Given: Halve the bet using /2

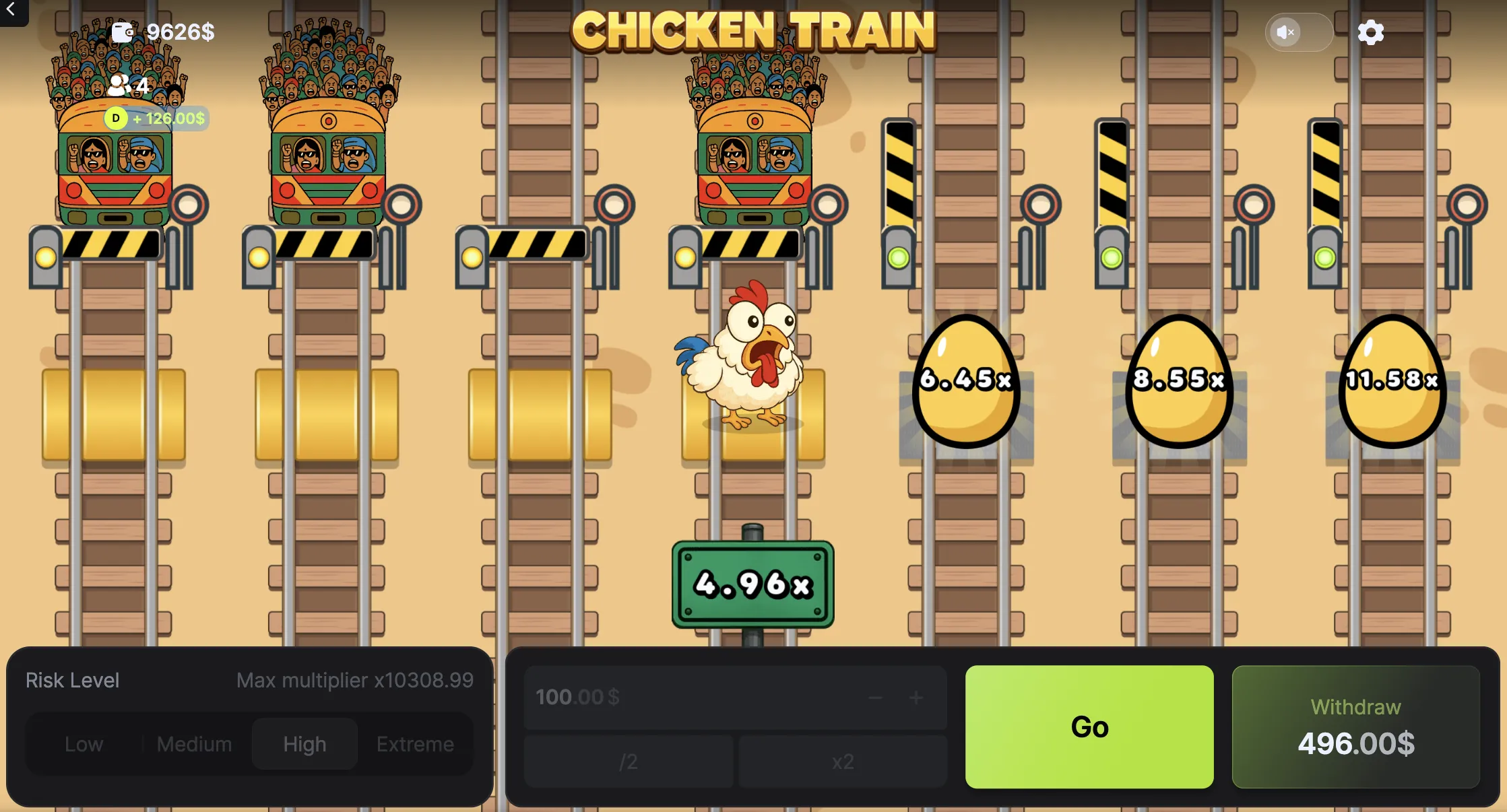Looking at the screenshot, I should (628, 762).
